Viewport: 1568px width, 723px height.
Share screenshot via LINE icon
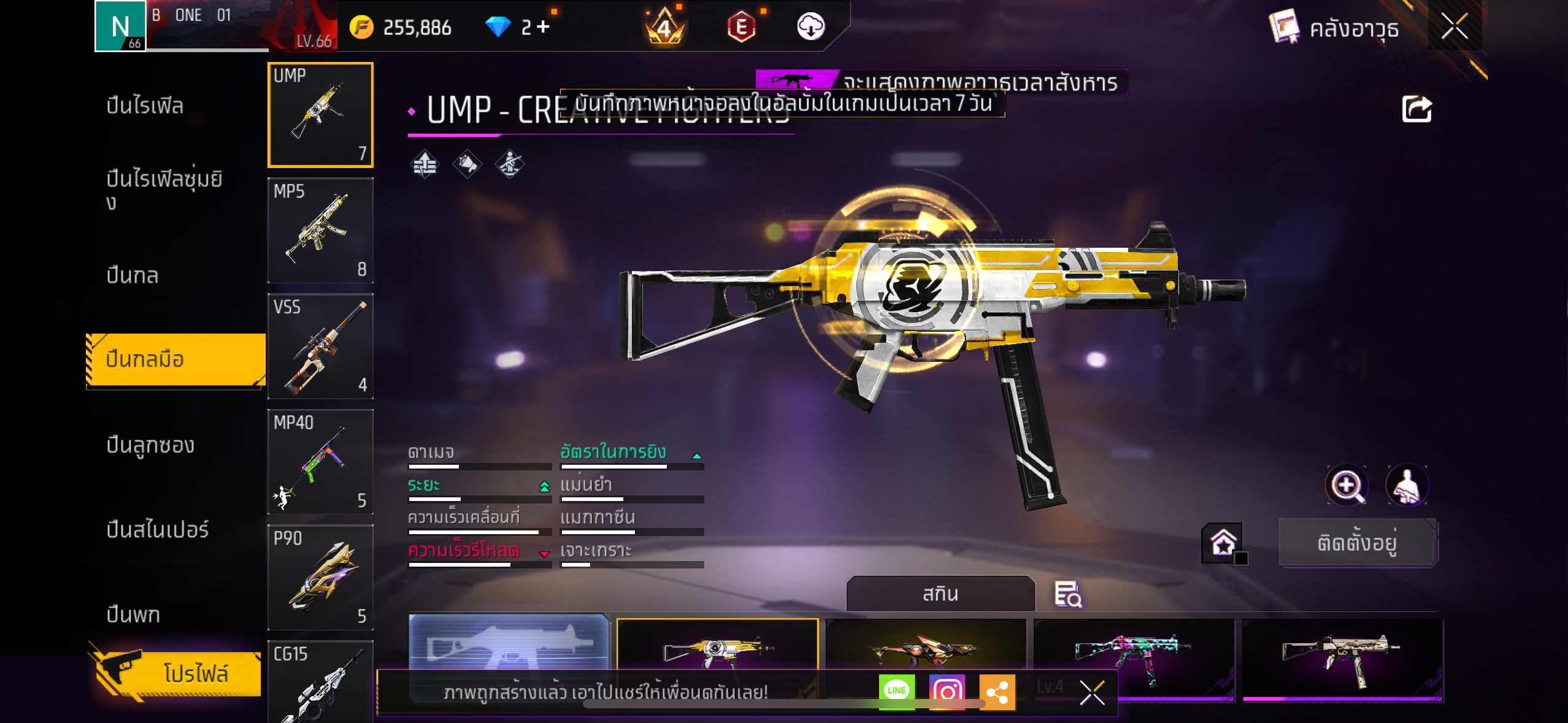click(896, 691)
